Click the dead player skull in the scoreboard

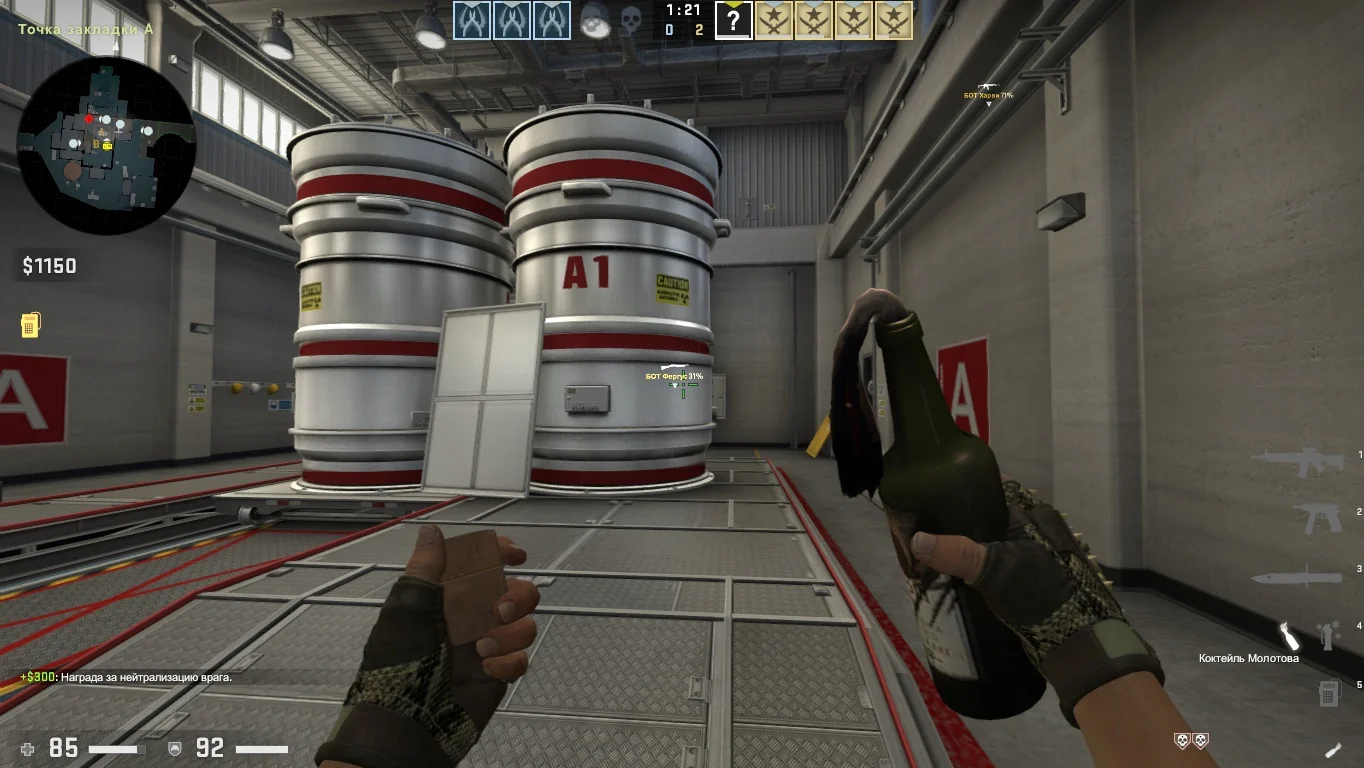(631, 19)
